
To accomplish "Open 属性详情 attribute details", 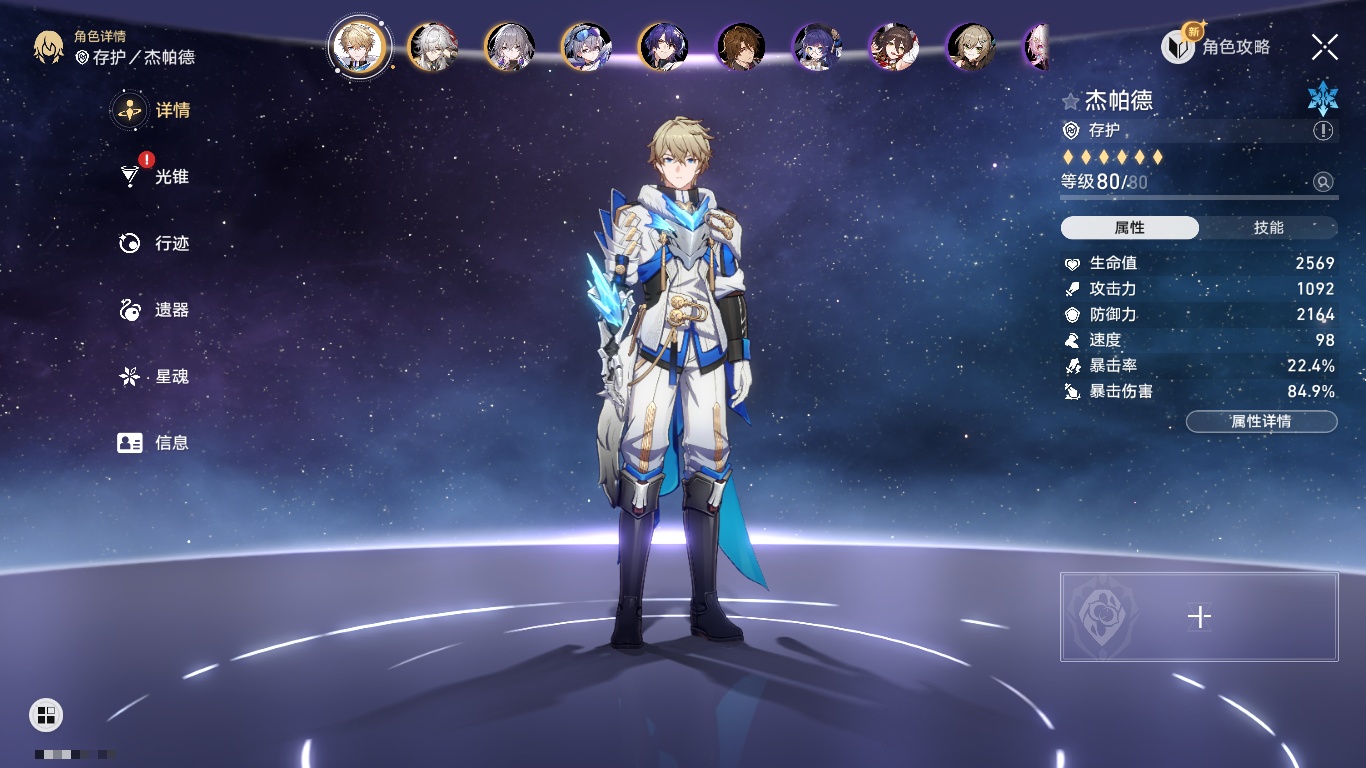I will click(x=1261, y=422).
